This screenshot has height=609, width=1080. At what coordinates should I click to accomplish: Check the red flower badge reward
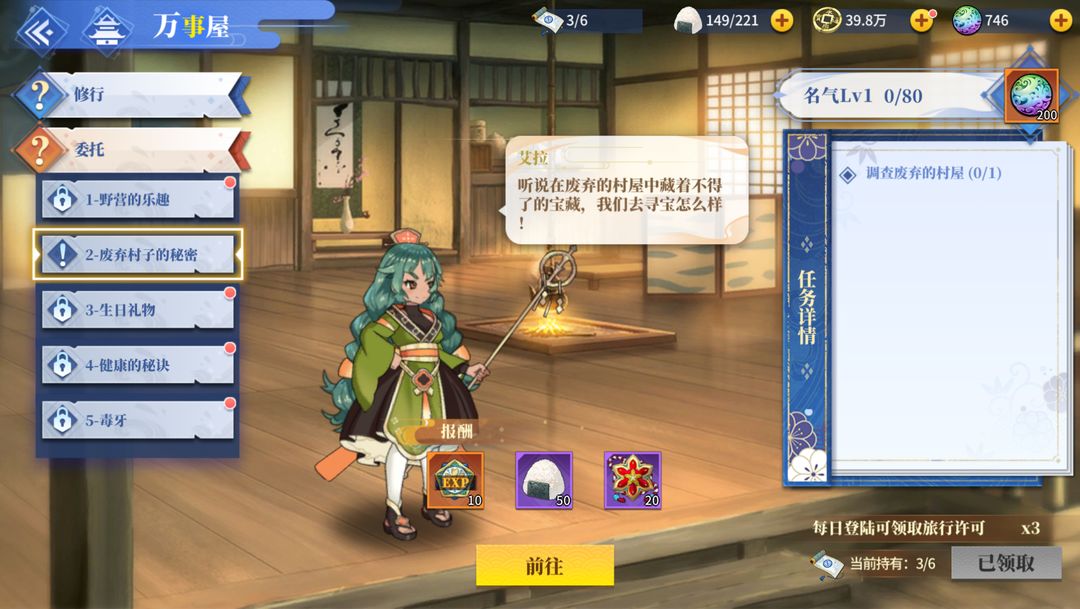(632, 480)
